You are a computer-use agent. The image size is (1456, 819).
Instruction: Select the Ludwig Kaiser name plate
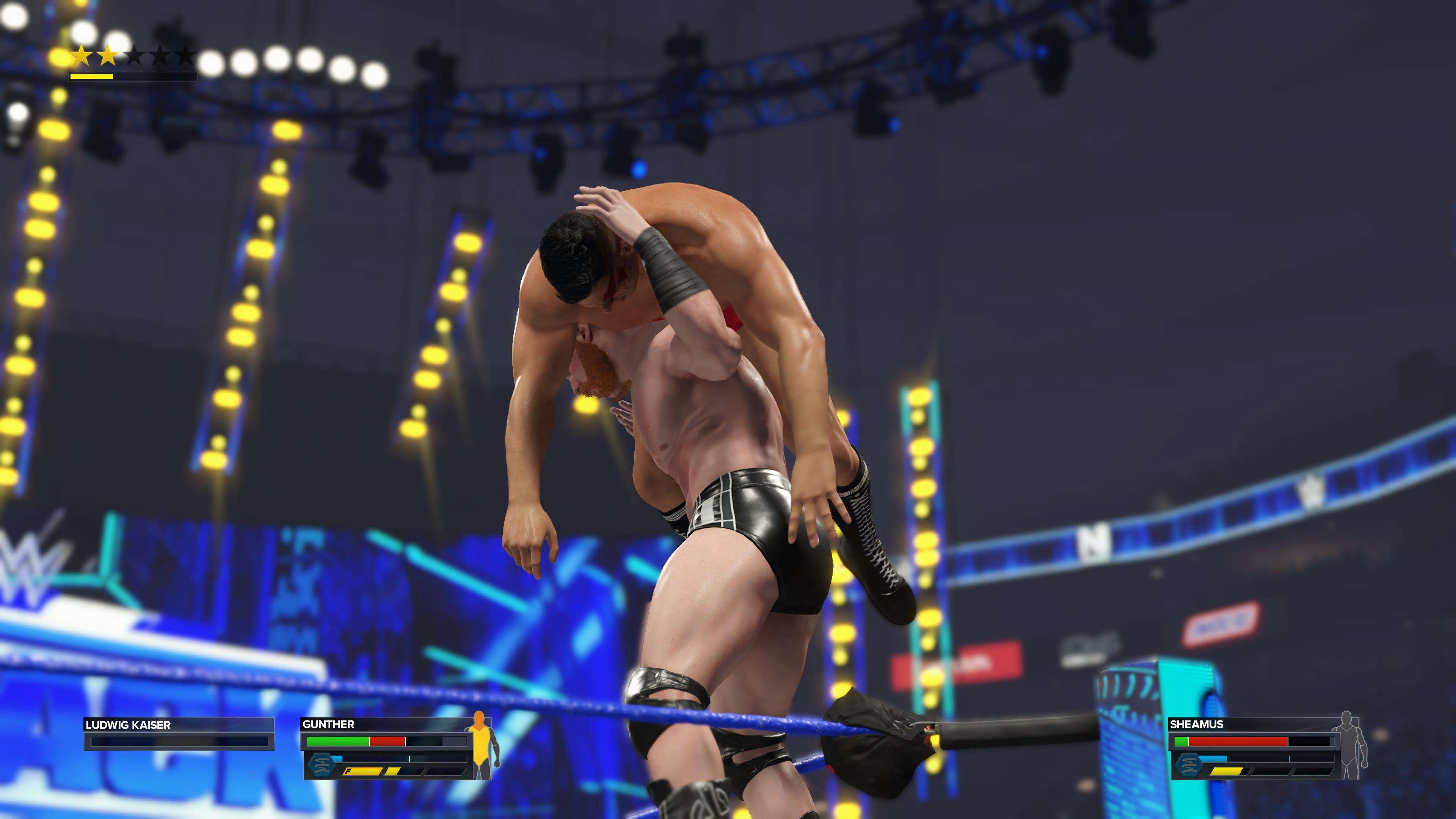click(179, 725)
